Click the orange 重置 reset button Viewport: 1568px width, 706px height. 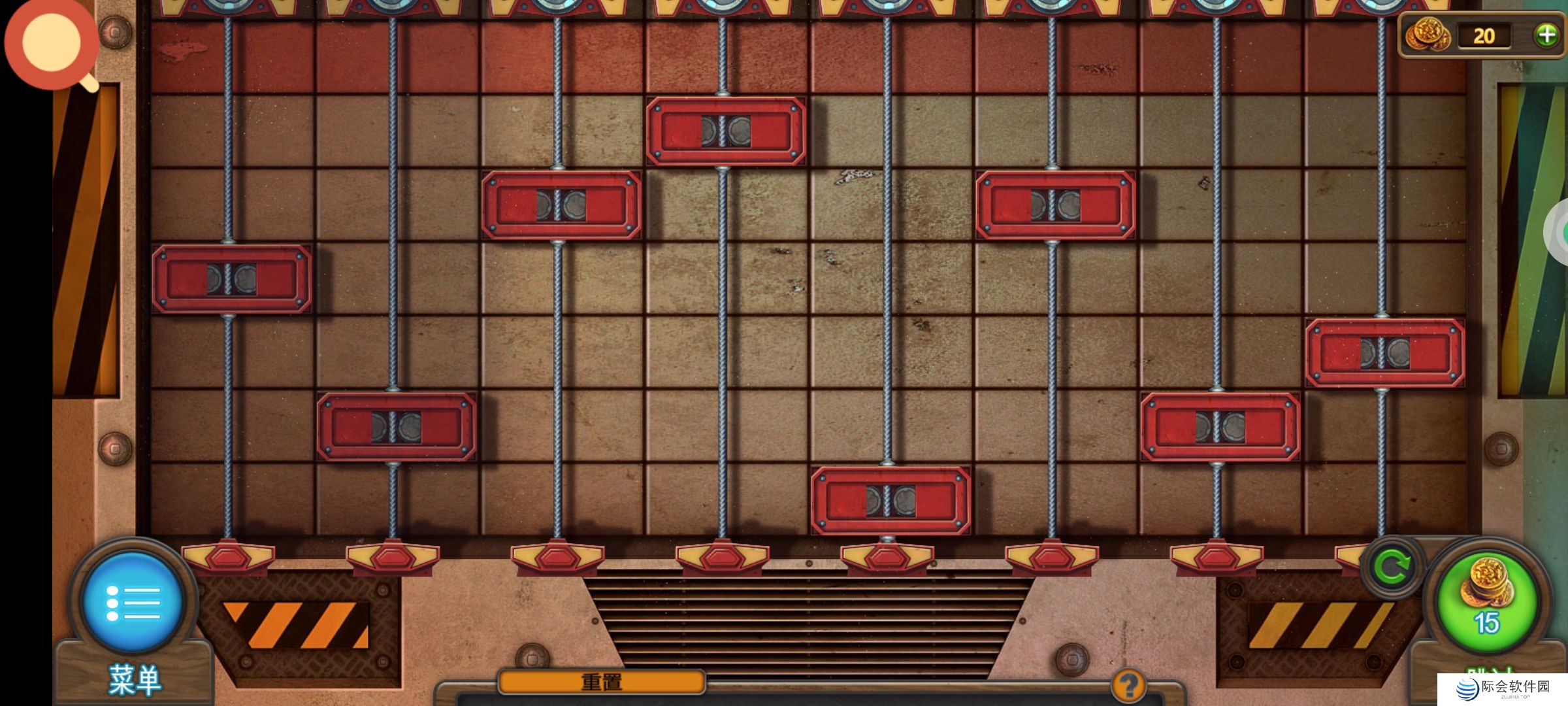coord(601,682)
